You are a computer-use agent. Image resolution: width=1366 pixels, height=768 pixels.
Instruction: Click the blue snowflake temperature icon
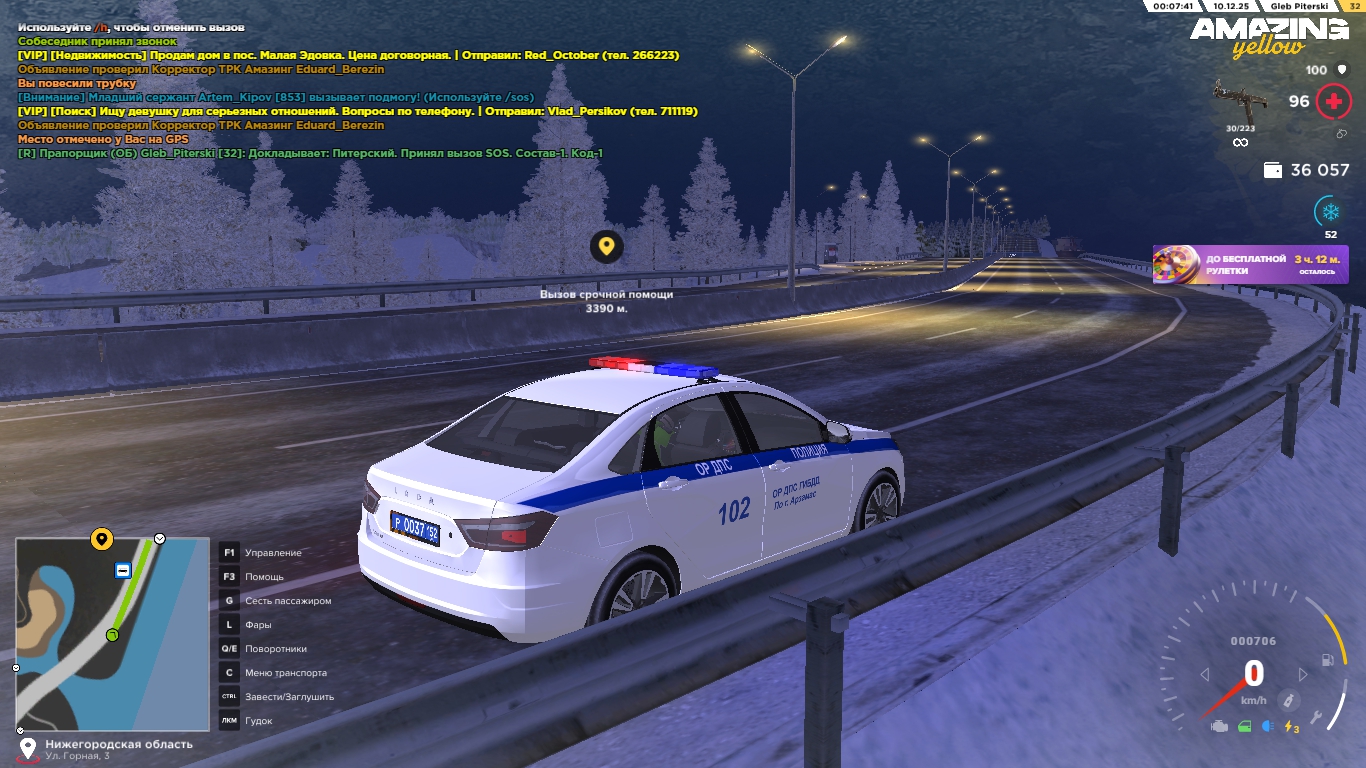pos(1330,212)
